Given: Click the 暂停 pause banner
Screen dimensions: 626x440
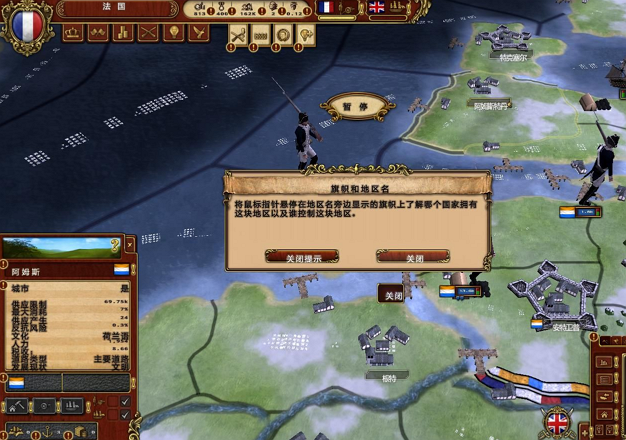Looking at the screenshot, I should (x=349, y=106).
